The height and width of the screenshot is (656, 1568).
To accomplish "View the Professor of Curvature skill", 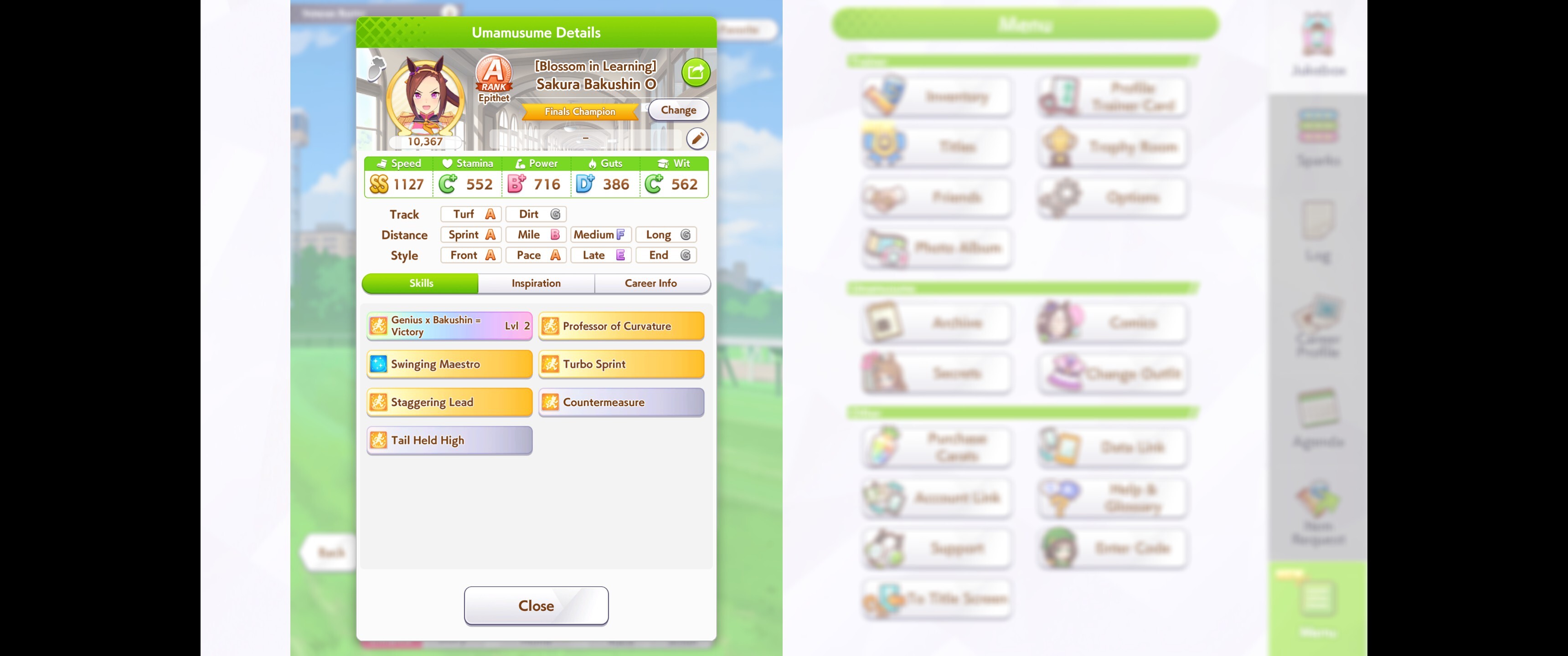I will click(621, 326).
